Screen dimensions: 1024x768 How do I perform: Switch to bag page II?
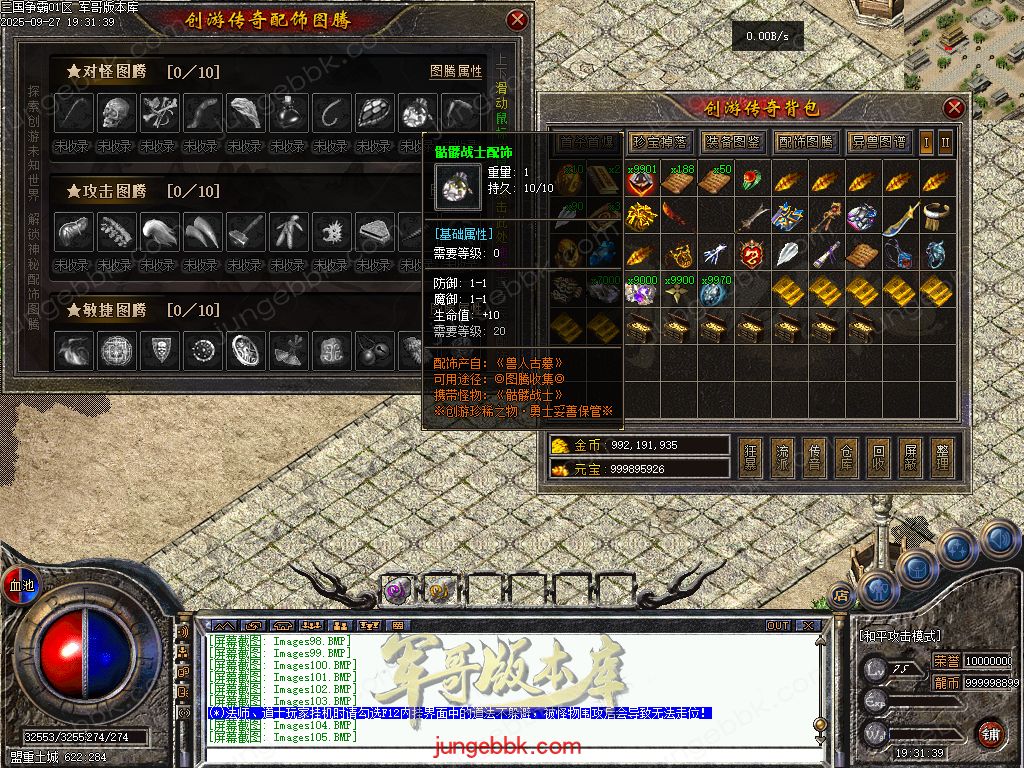945,142
